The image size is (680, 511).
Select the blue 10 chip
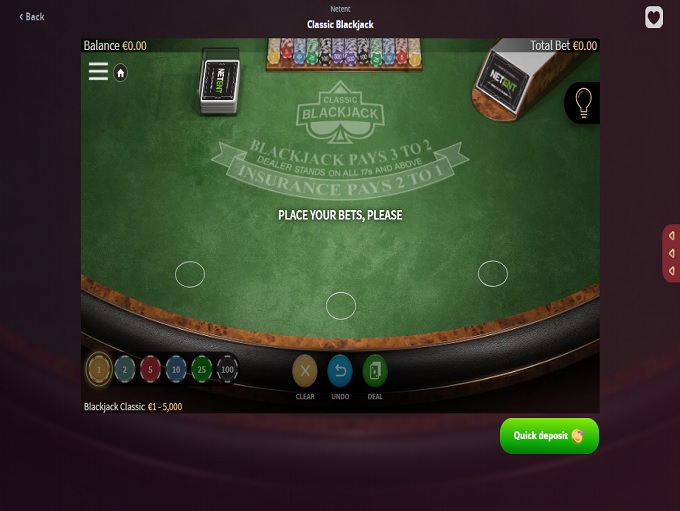[x=176, y=370]
